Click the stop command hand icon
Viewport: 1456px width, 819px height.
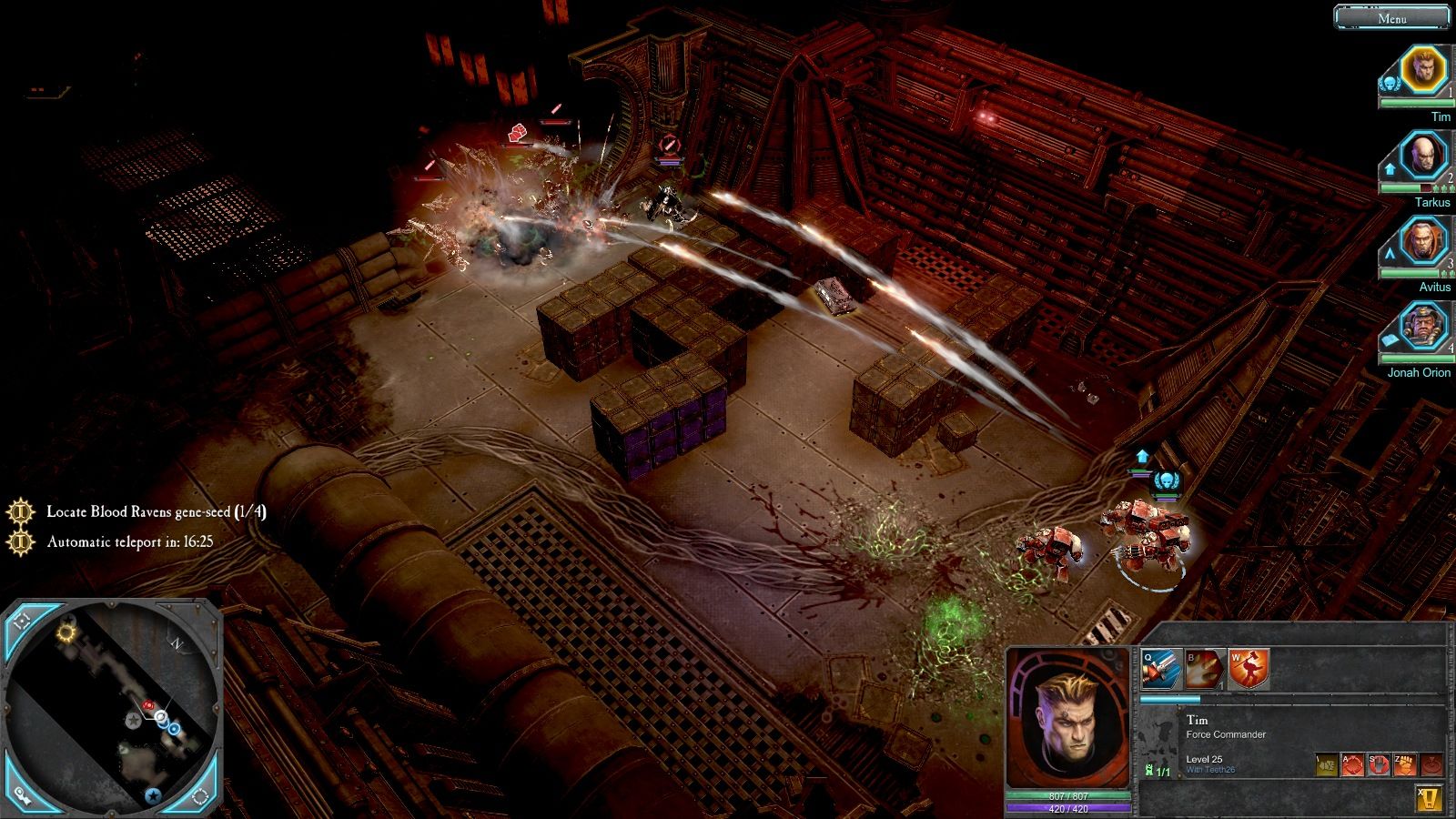[x=1379, y=765]
